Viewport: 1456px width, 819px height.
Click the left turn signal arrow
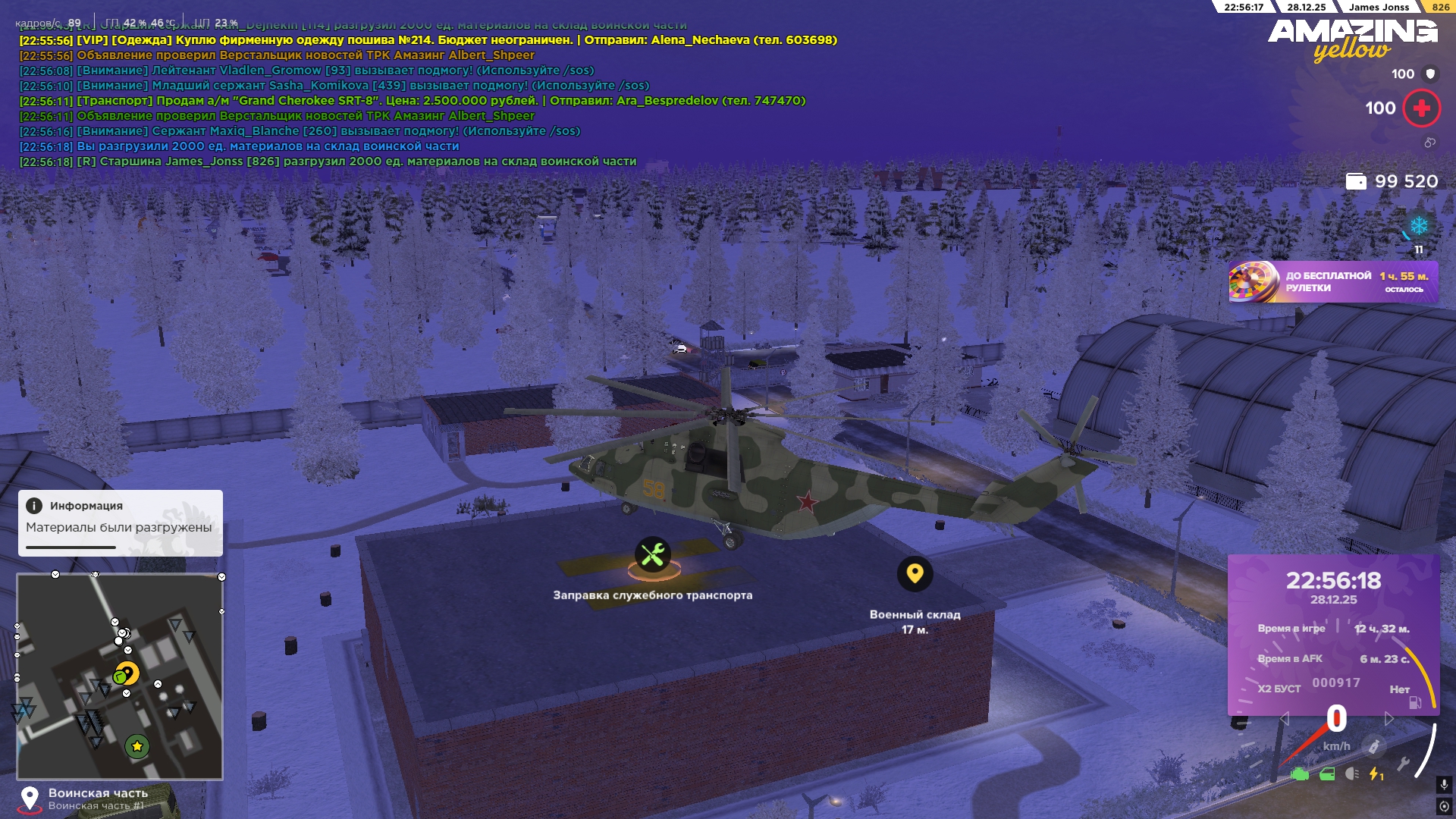(1284, 718)
